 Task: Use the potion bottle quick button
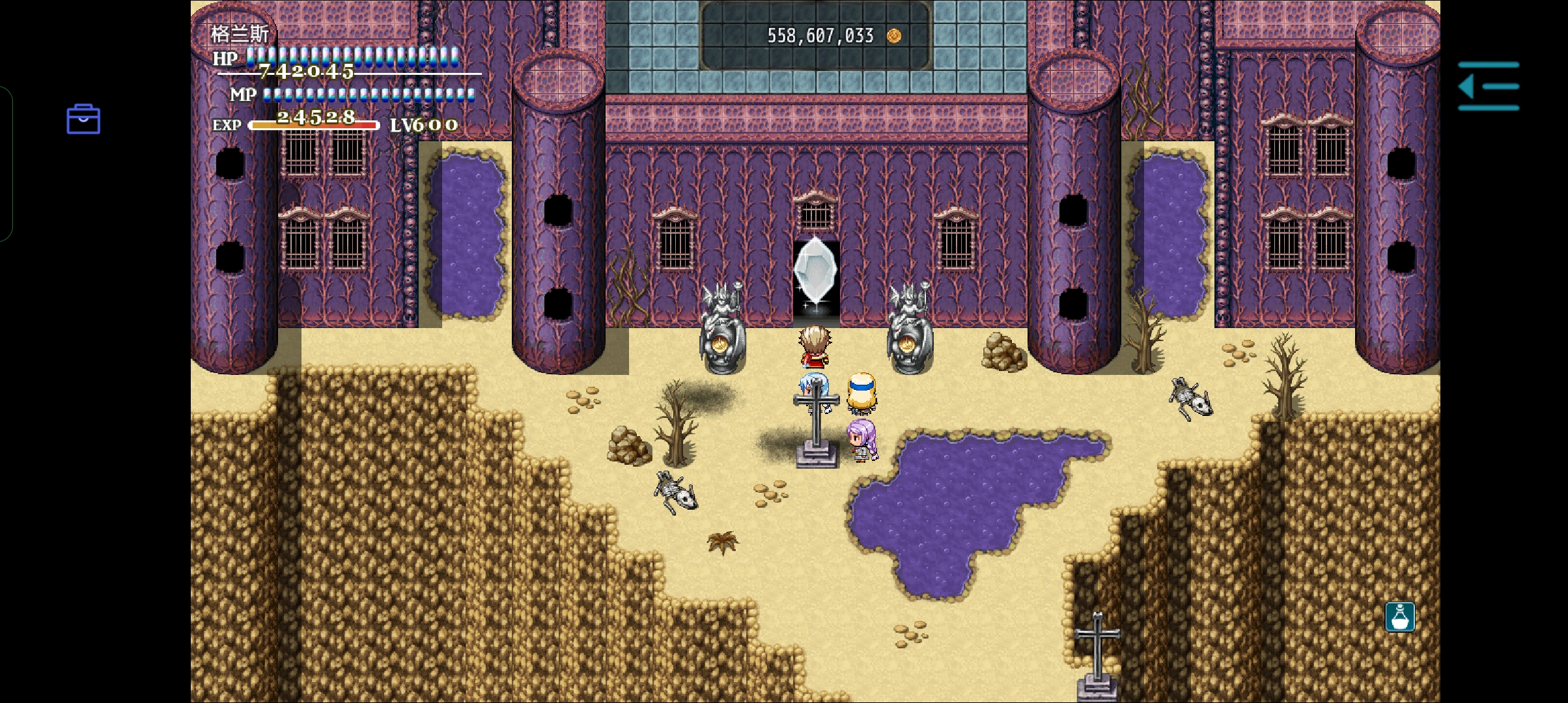[x=1399, y=616]
